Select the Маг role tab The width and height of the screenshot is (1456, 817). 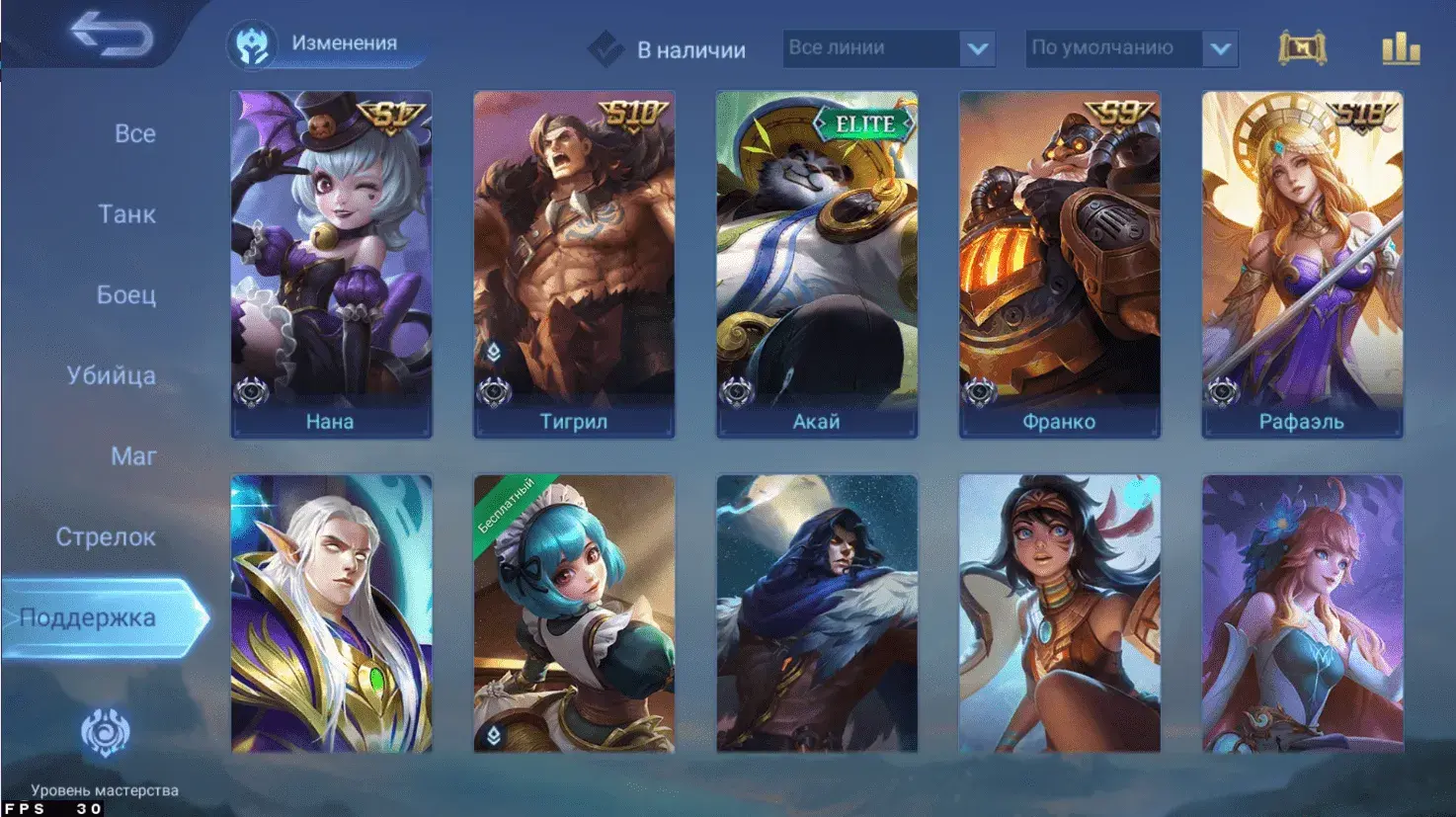(133, 456)
